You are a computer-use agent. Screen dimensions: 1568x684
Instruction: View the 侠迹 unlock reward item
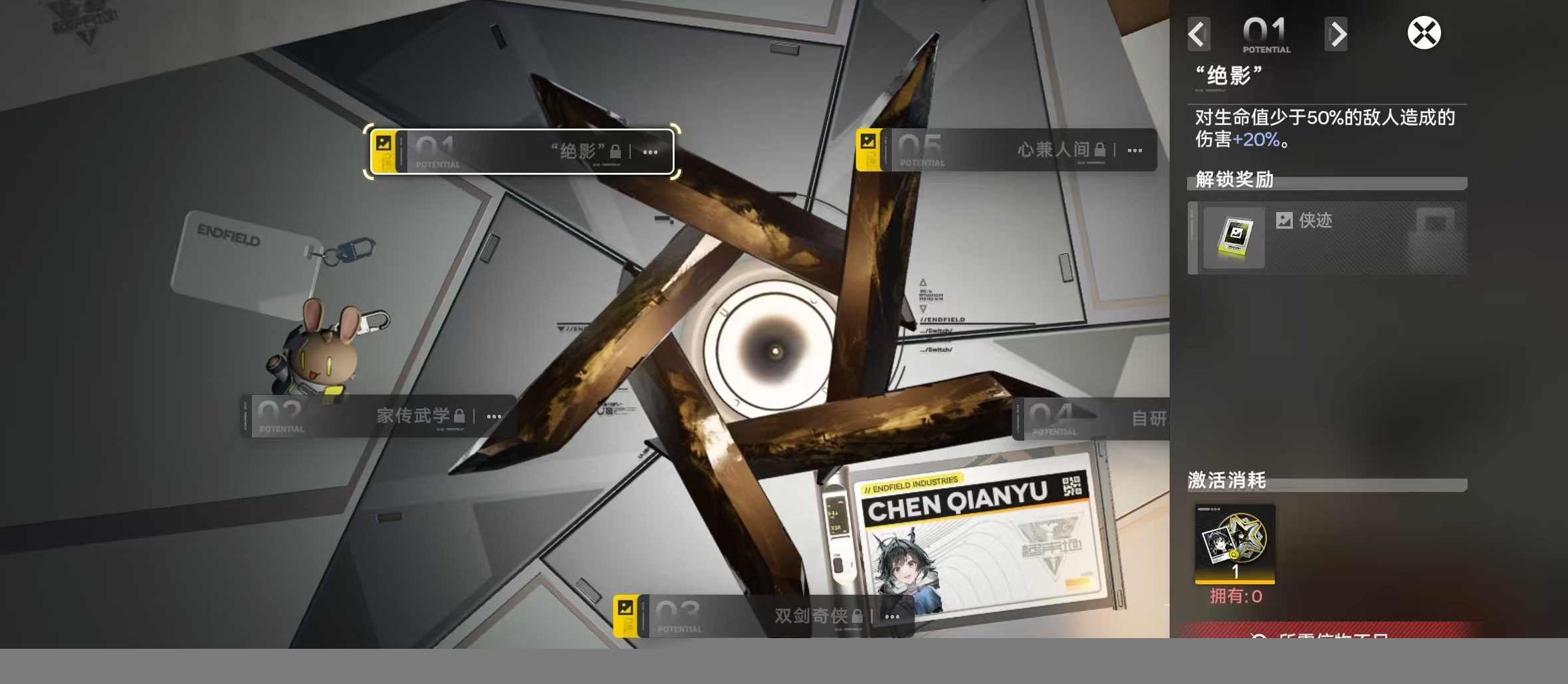pyautogui.click(x=1234, y=238)
